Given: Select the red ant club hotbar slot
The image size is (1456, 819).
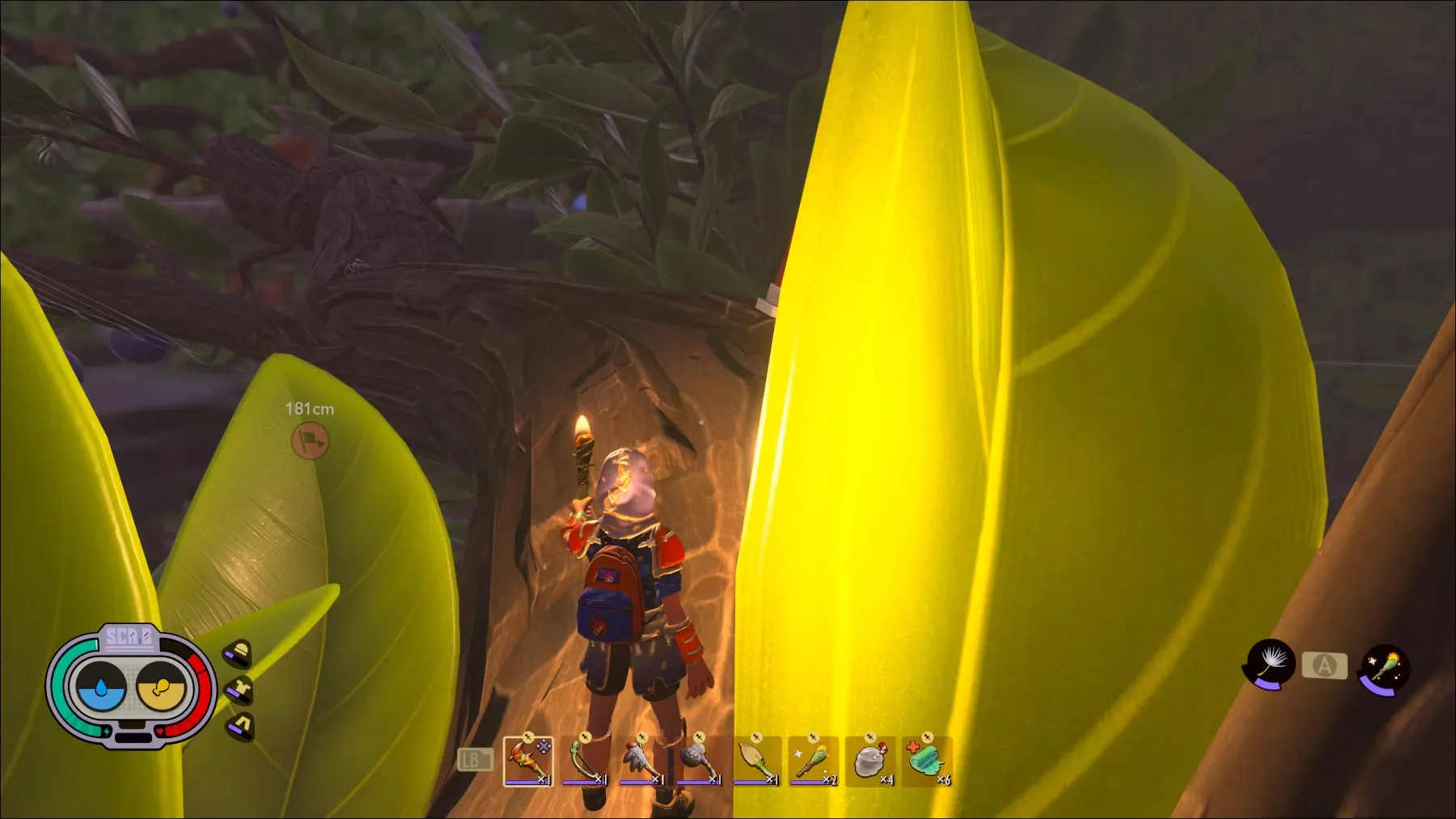Looking at the screenshot, I should [x=528, y=761].
